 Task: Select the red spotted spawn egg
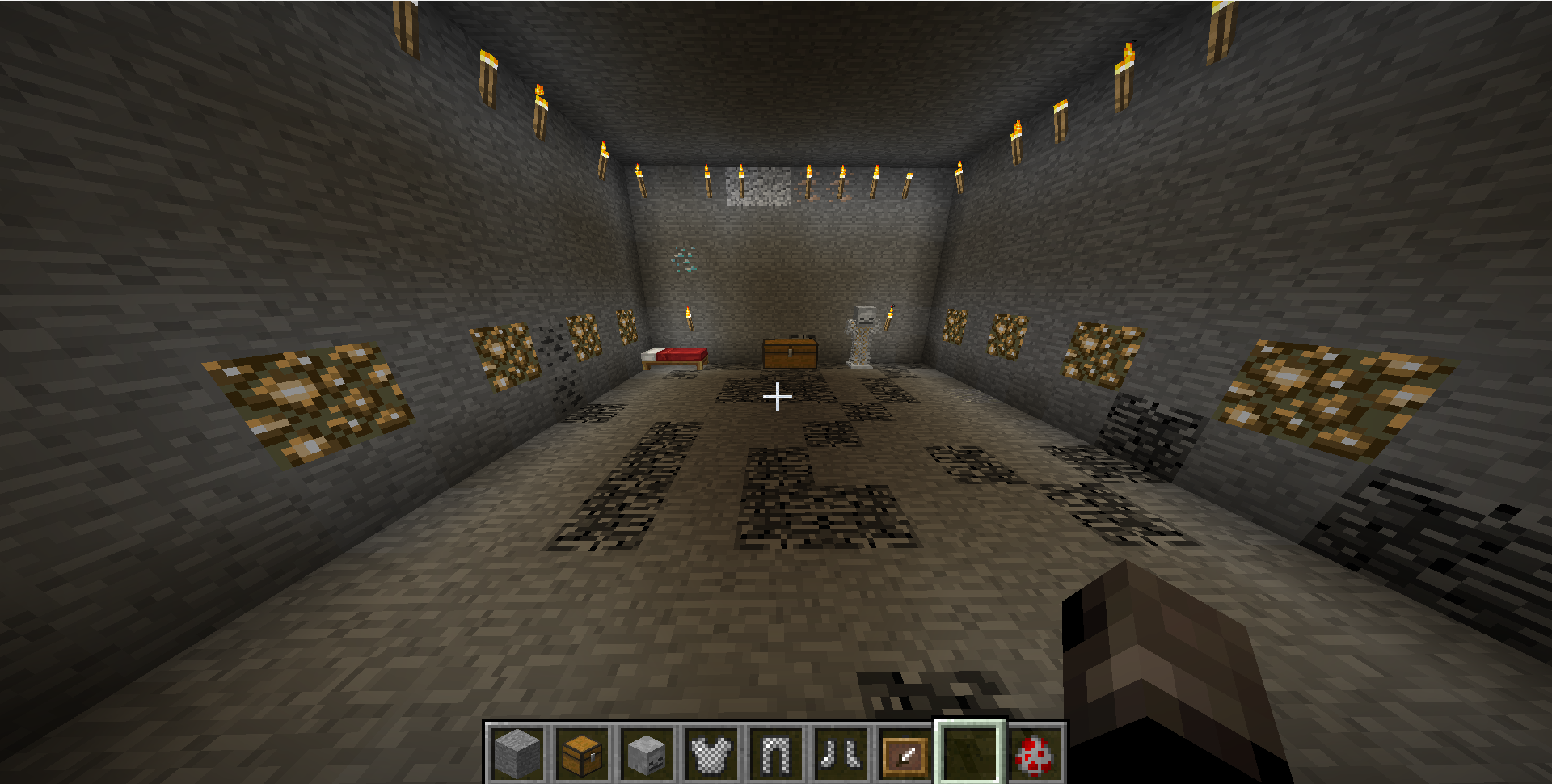pyautogui.click(x=1035, y=753)
